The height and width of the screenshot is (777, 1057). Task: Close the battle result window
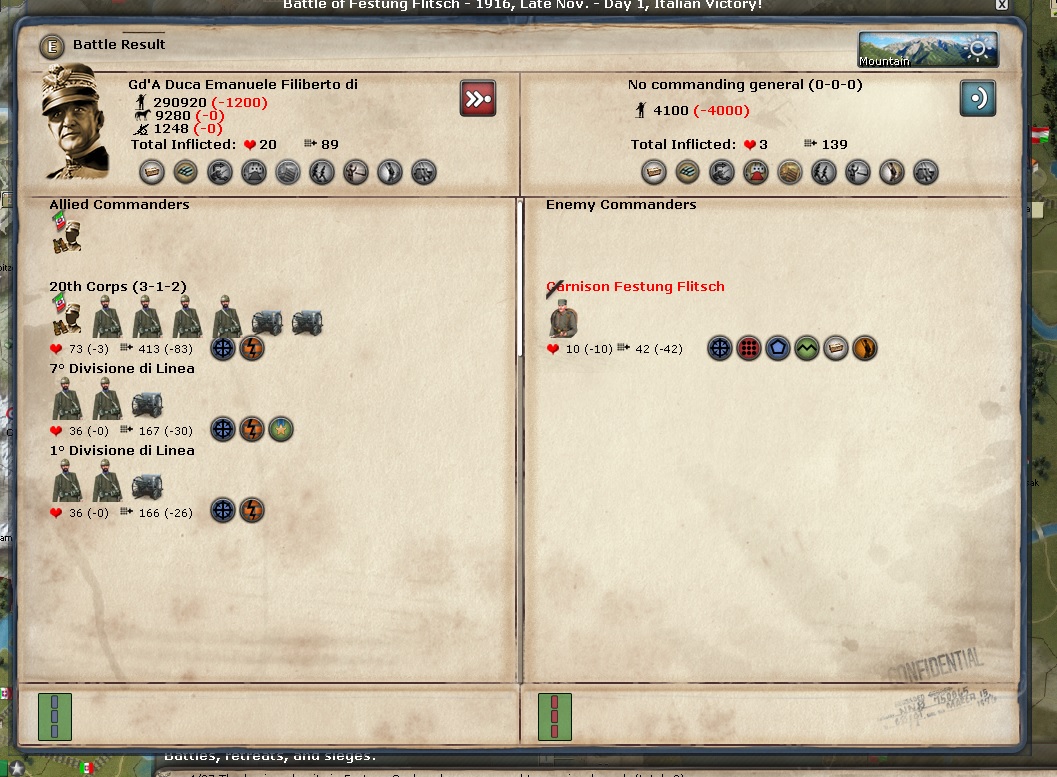pyautogui.click(x=1001, y=5)
